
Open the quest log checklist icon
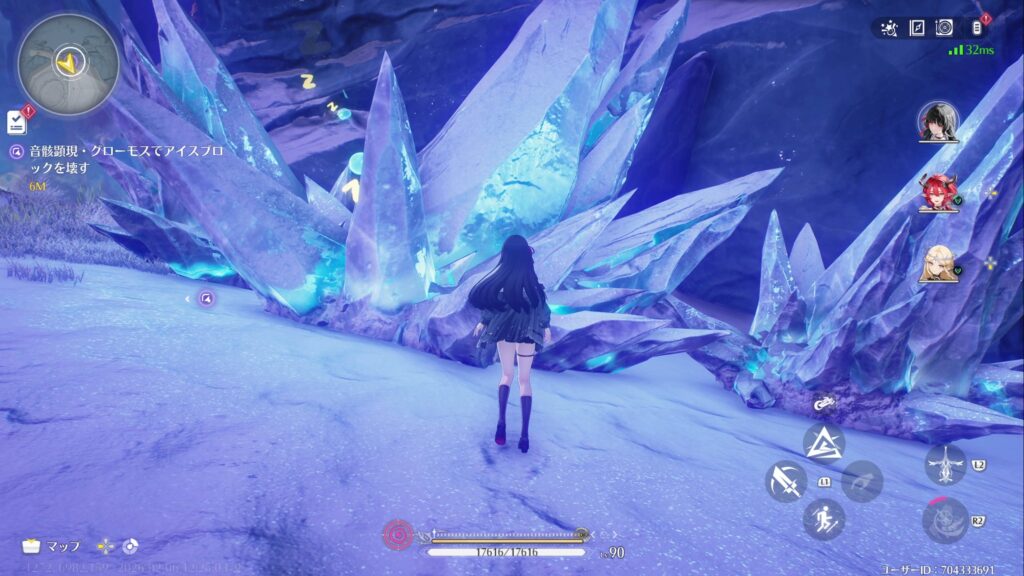coord(16,122)
